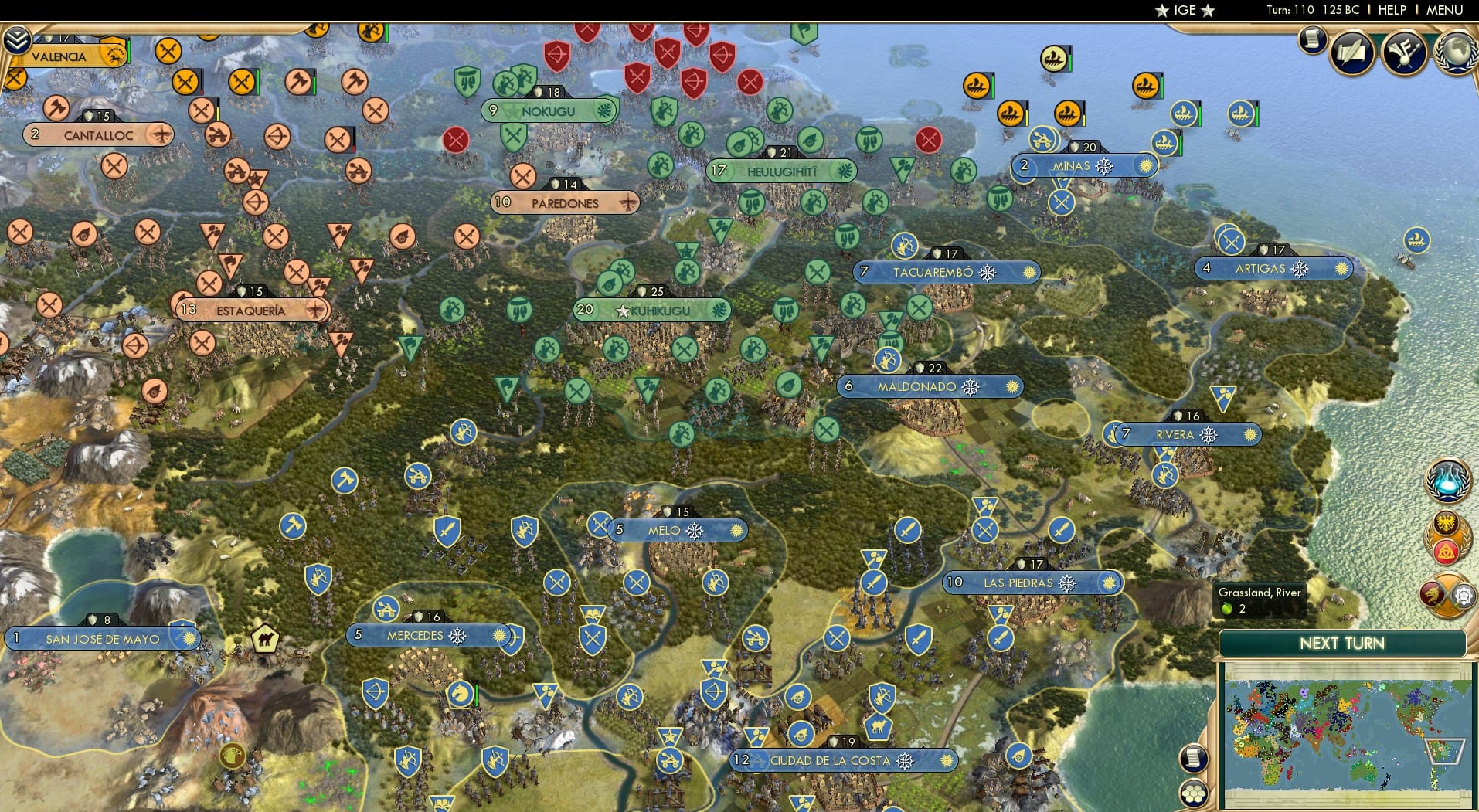
Task: Open the Technology tree beaker icon
Action: click(1447, 480)
